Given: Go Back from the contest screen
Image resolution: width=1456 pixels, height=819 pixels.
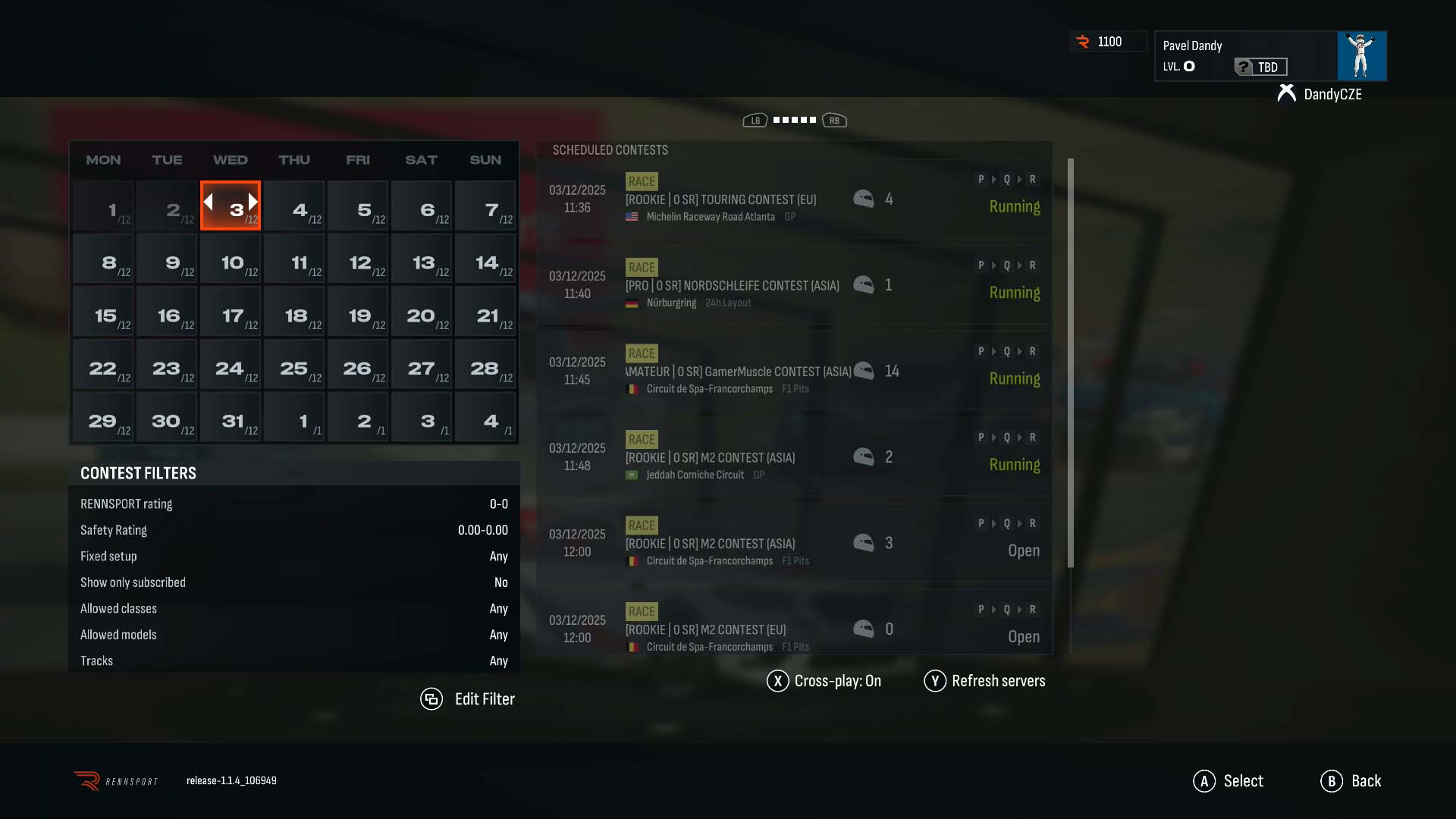Looking at the screenshot, I should pos(1351,781).
